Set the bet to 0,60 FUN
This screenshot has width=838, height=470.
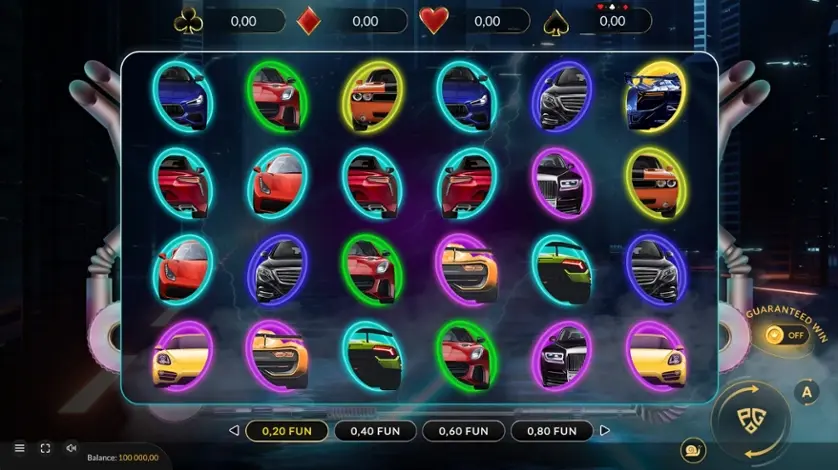462,431
